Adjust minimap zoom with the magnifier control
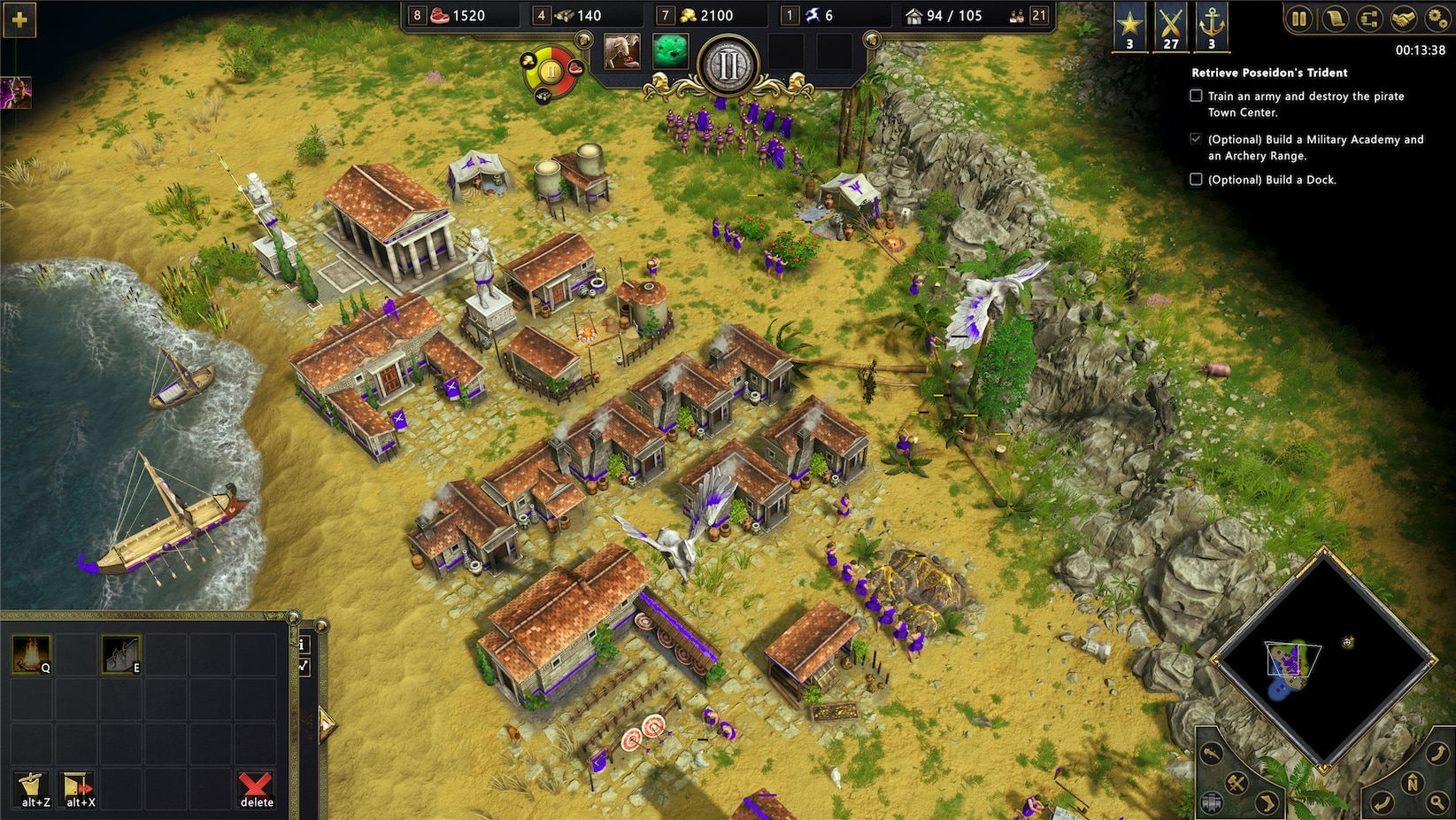1456x820 pixels. 1436,802
